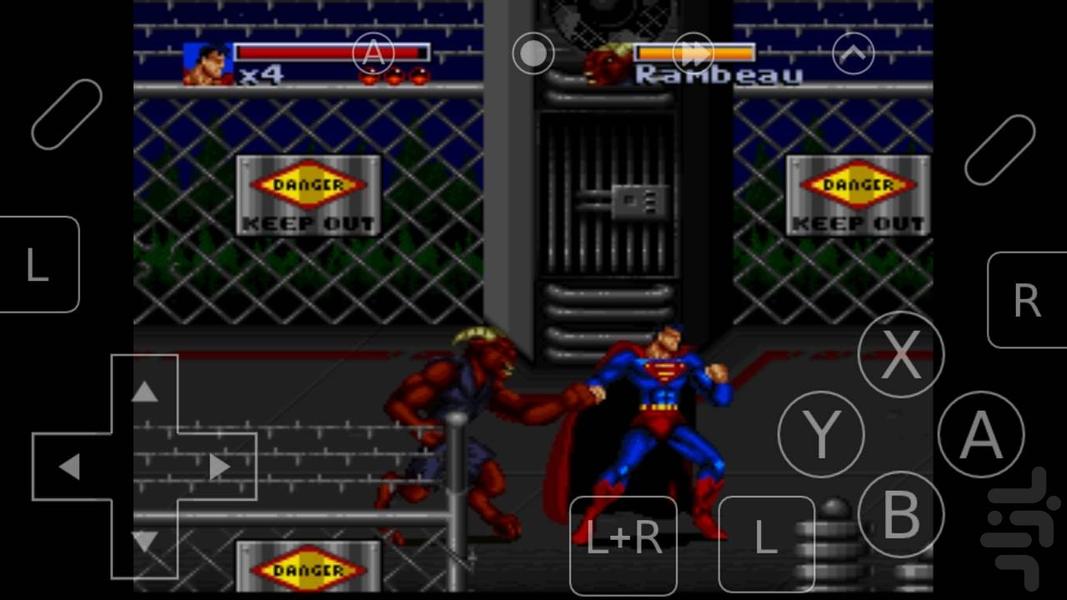This screenshot has height=600, width=1067.
Task: Tap the D-pad right arrow
Action: coord(220,466)
